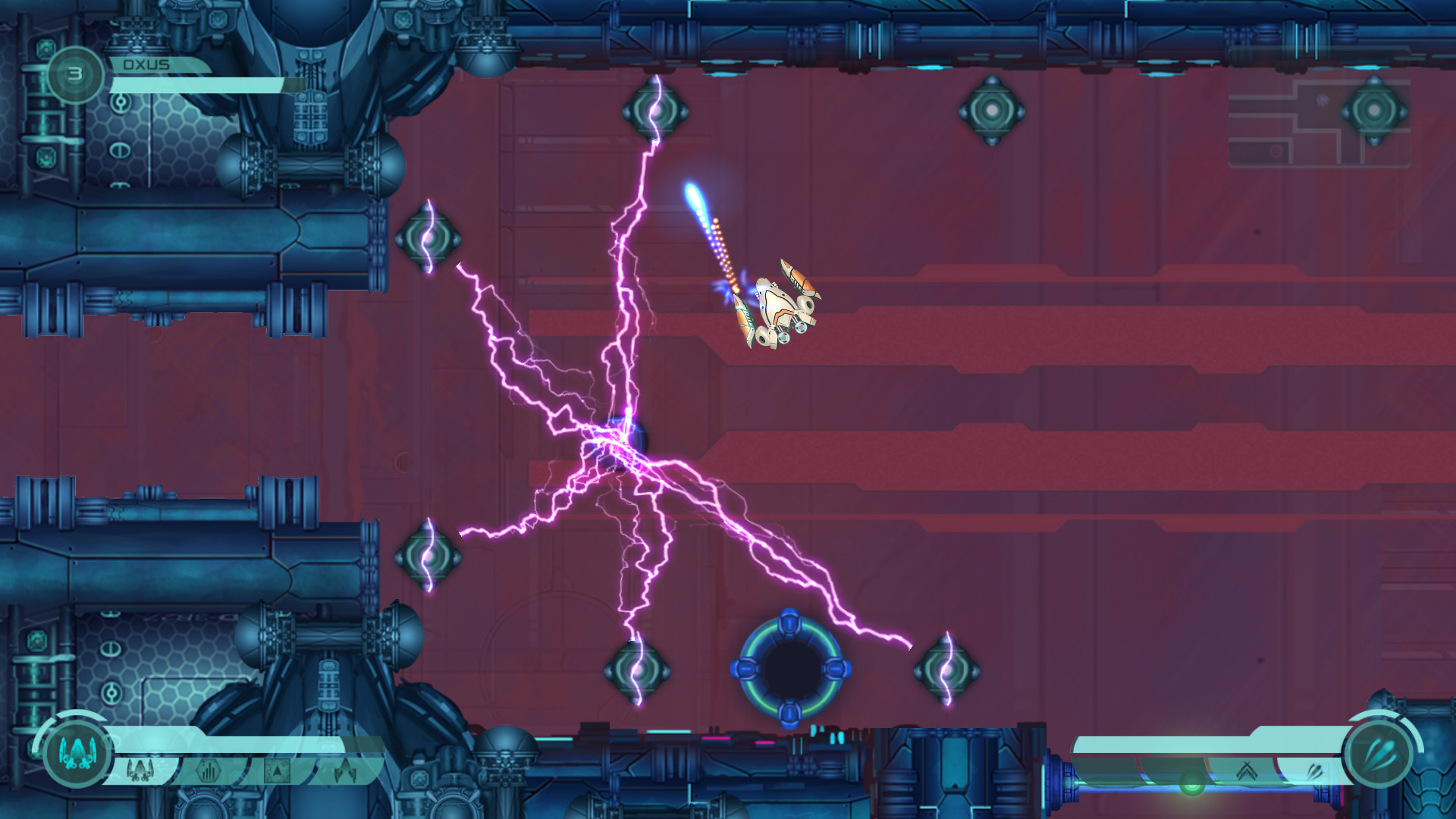Click the map arrow navigation icon in the HUD

[x=277, y=770]
